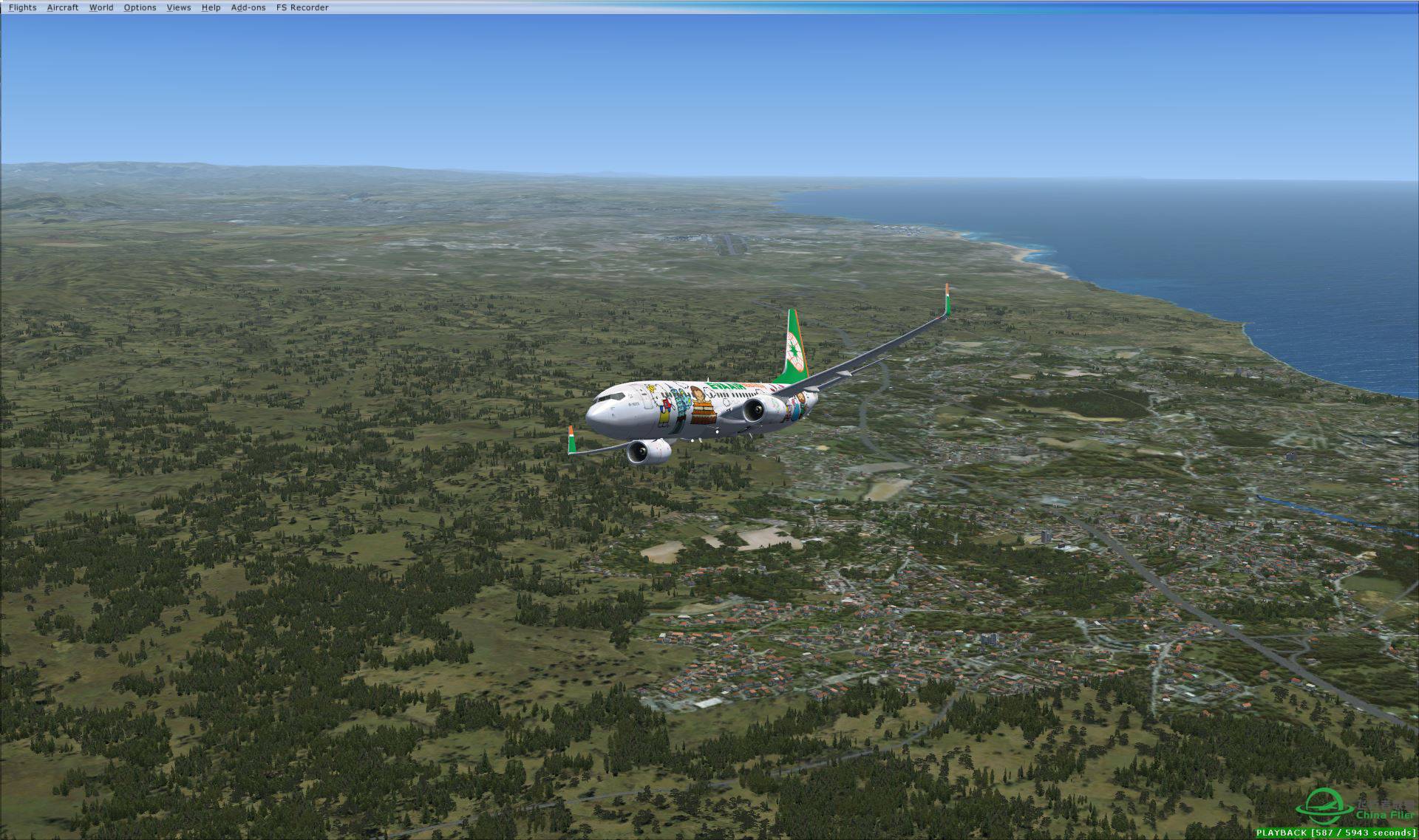The width and height of the screenshot is (1419, 840).
Task: Show the Views menu
Action: (x=179, y=7)
